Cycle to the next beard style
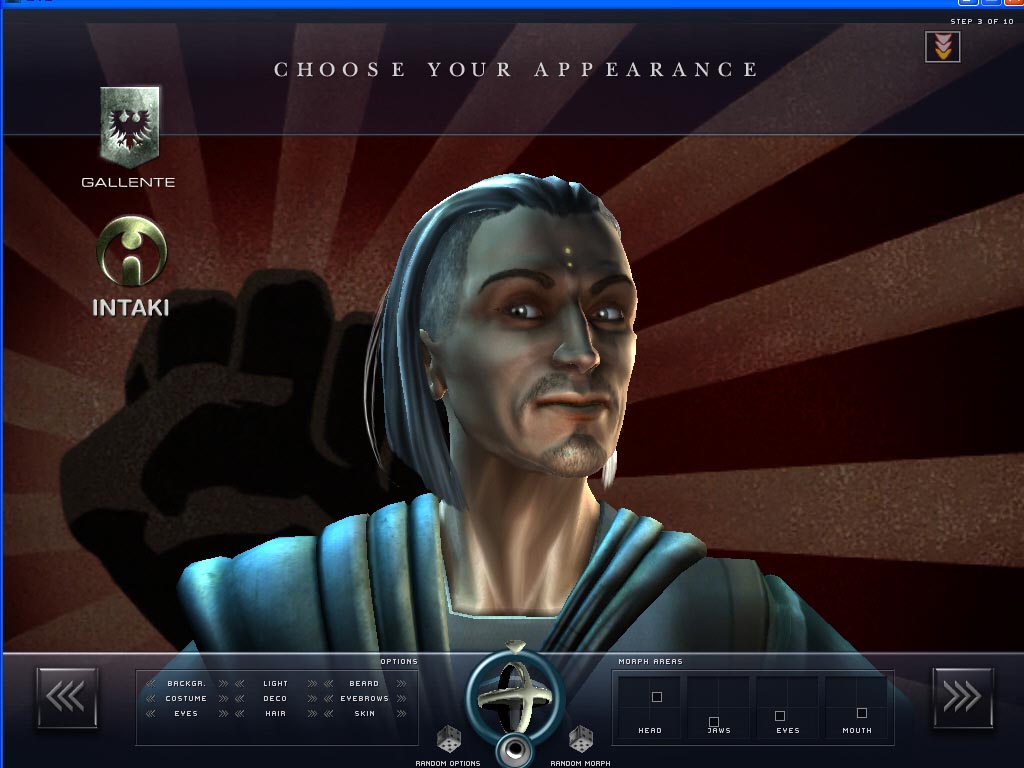 coord(402,684)
